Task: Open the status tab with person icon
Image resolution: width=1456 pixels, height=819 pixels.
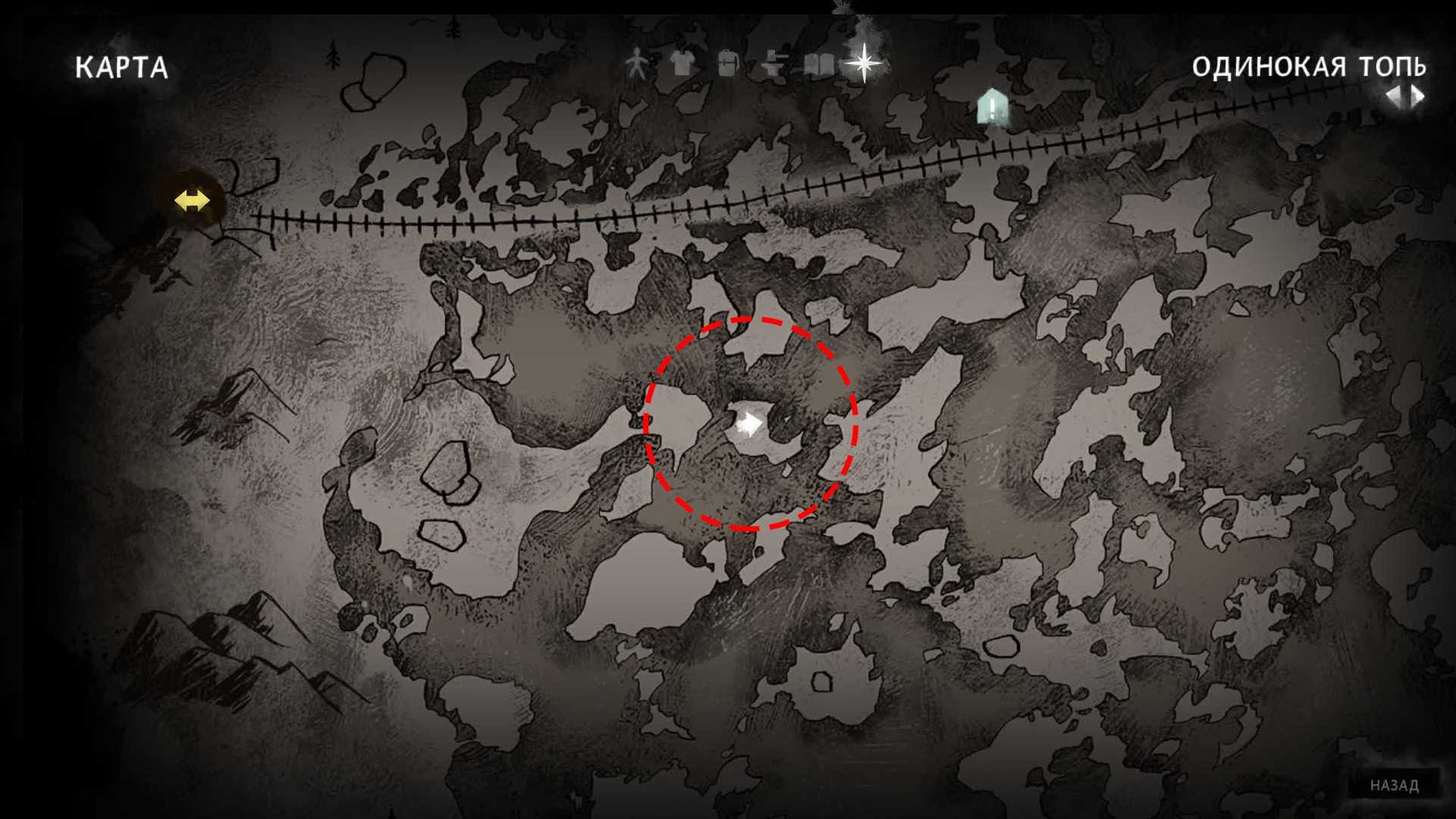Action: (637, 64)
